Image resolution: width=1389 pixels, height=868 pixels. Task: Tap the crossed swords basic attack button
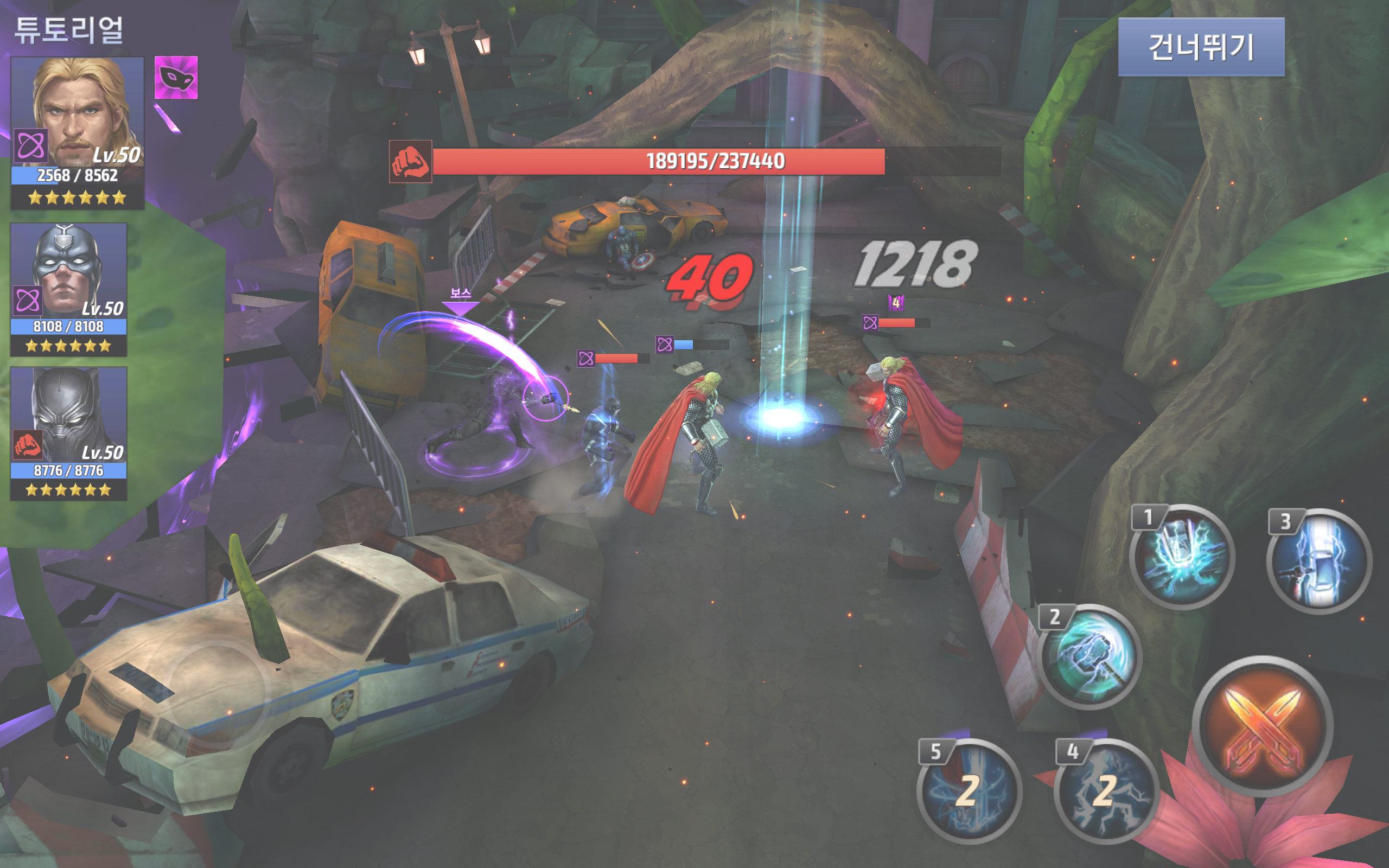click(x=1261, y=726)
